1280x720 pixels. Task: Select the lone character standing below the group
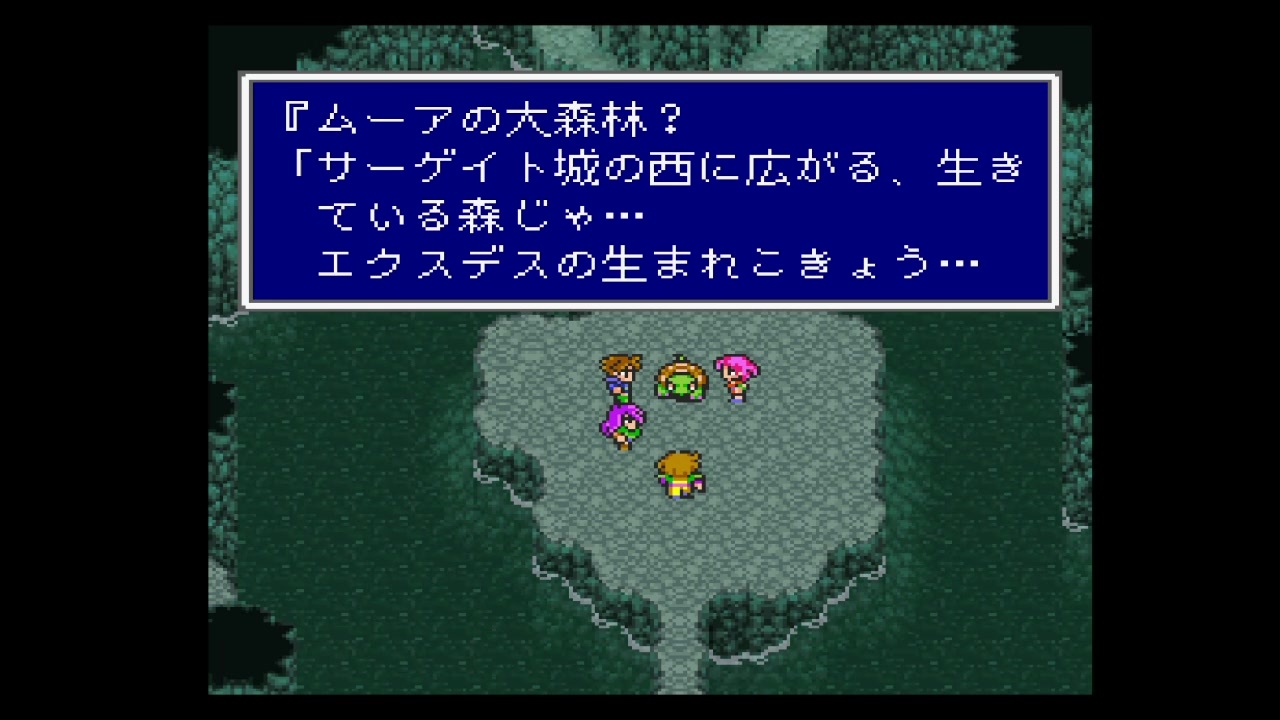(x=678, y=472)
